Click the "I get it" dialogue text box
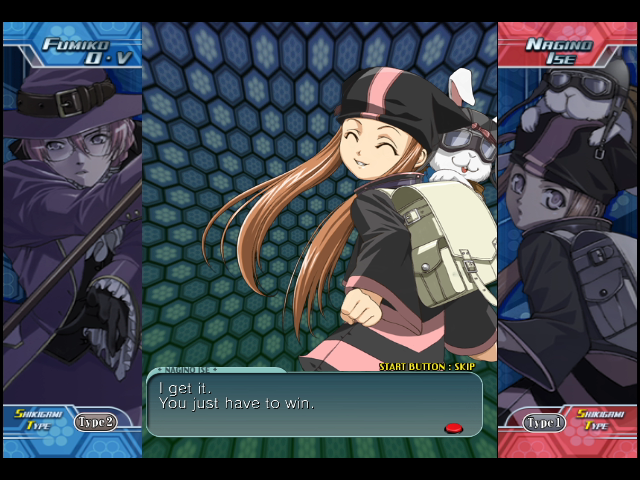640x480 pixels. click(x=314, y=405)
